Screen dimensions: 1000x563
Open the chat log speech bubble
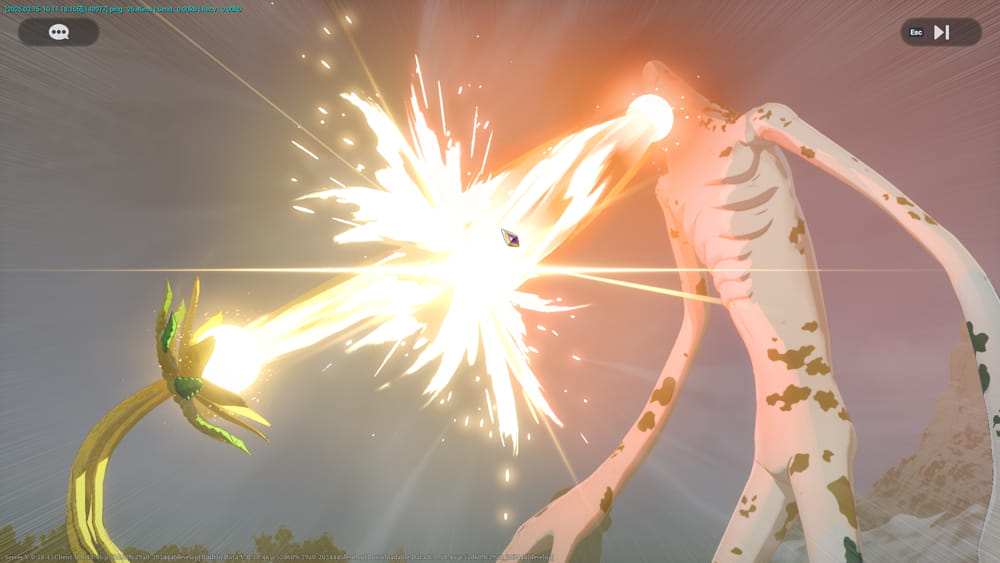click(x=59, y=32)
